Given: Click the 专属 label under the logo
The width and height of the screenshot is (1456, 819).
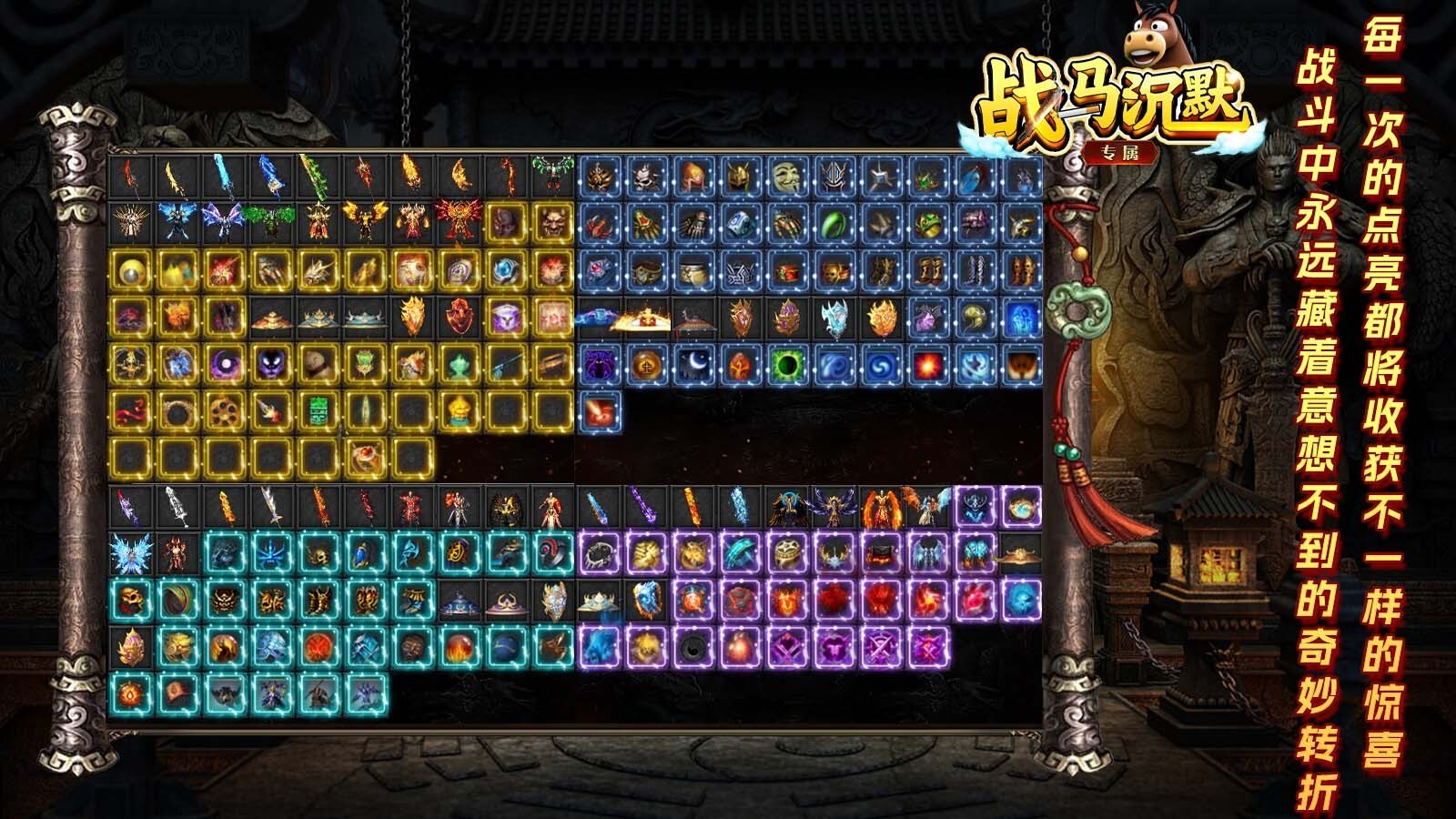Looking at the screenshot, I should tap(1119, 155).
